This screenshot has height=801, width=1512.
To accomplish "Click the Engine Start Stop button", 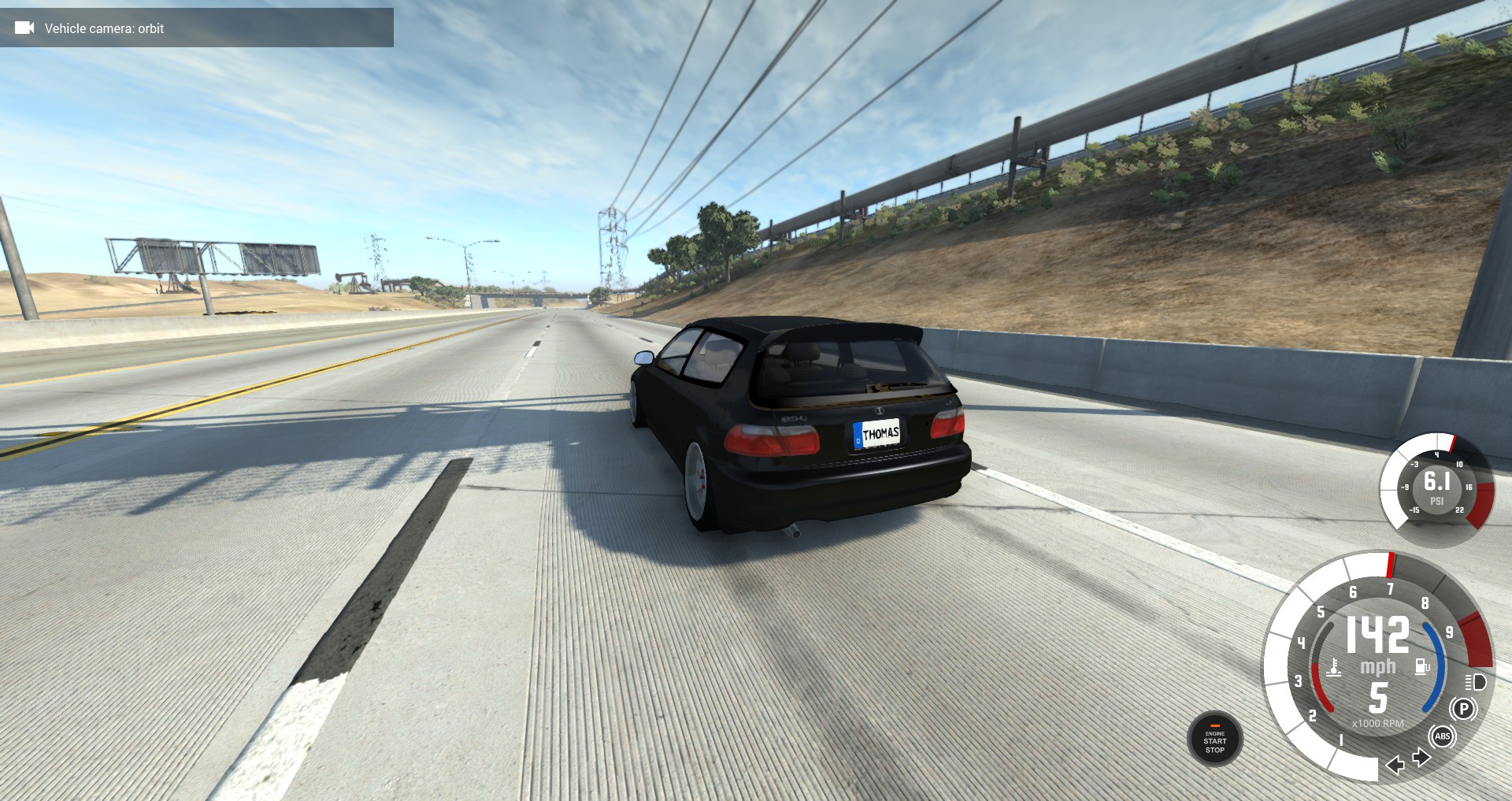I will pyautogui.click(x=1214, y=740).
